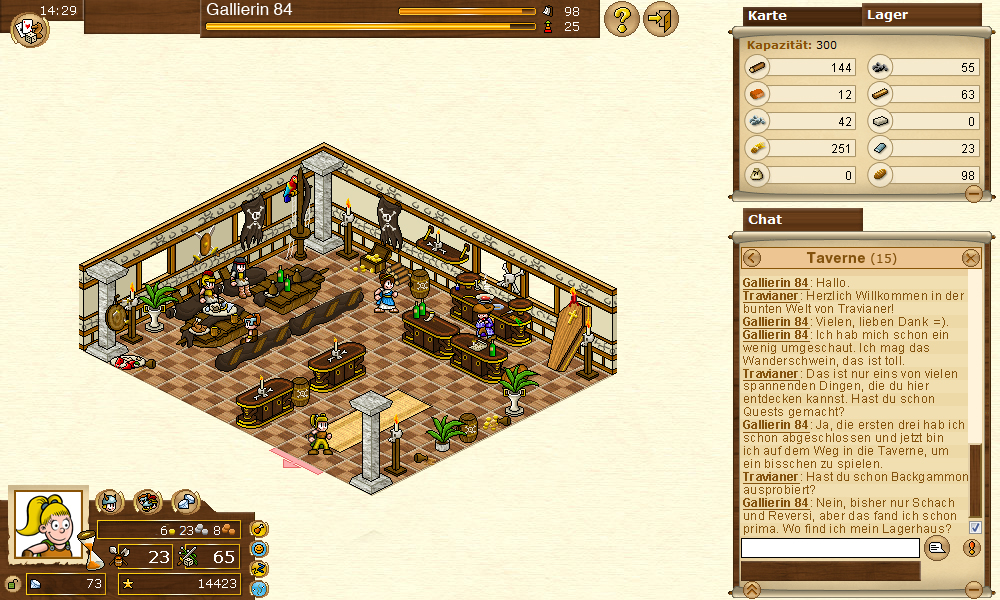The image size is (1000, 600).
Task: Toggle the green padlock icon
Action: (x=11, y=584)
